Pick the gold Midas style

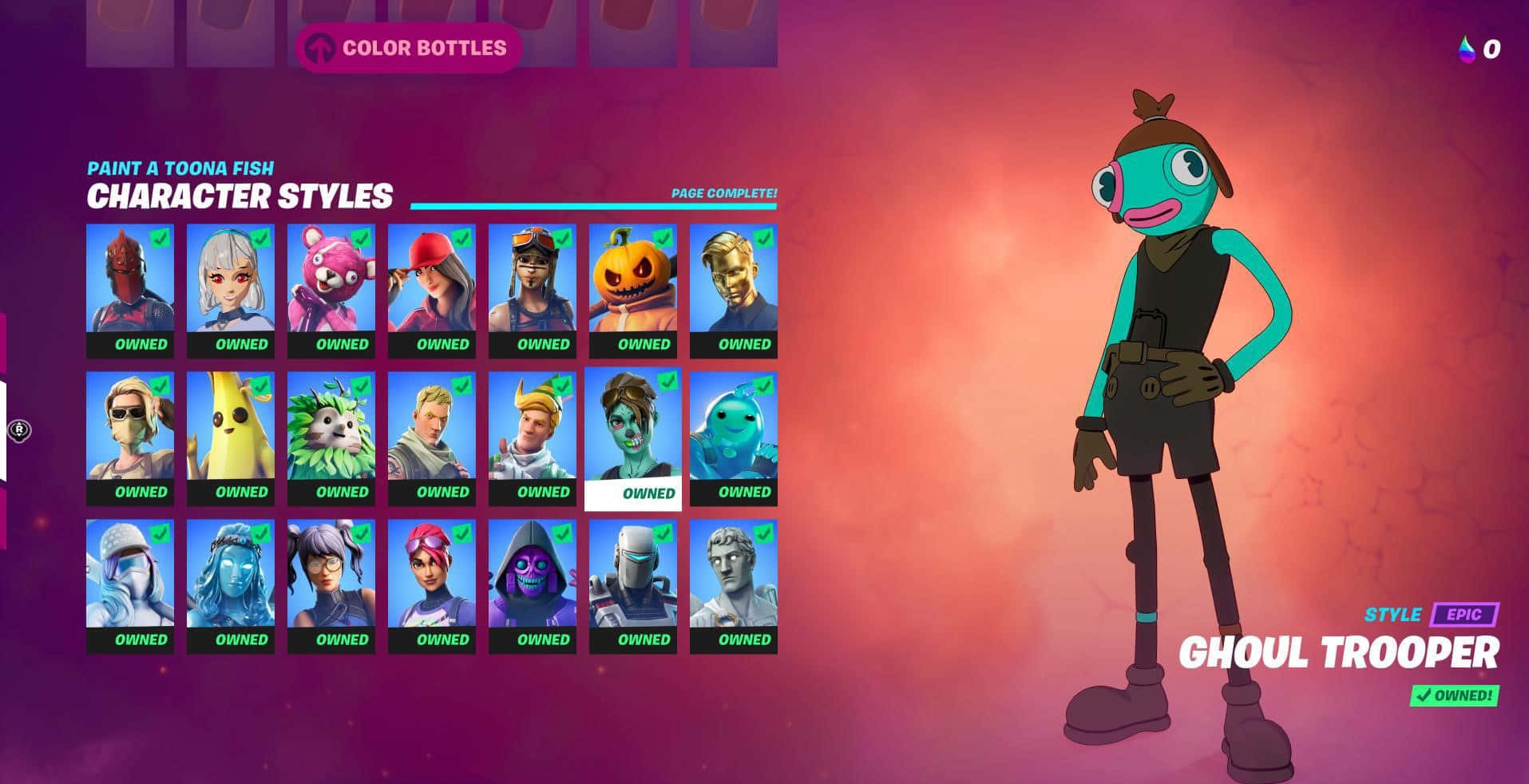pos(734,291)
